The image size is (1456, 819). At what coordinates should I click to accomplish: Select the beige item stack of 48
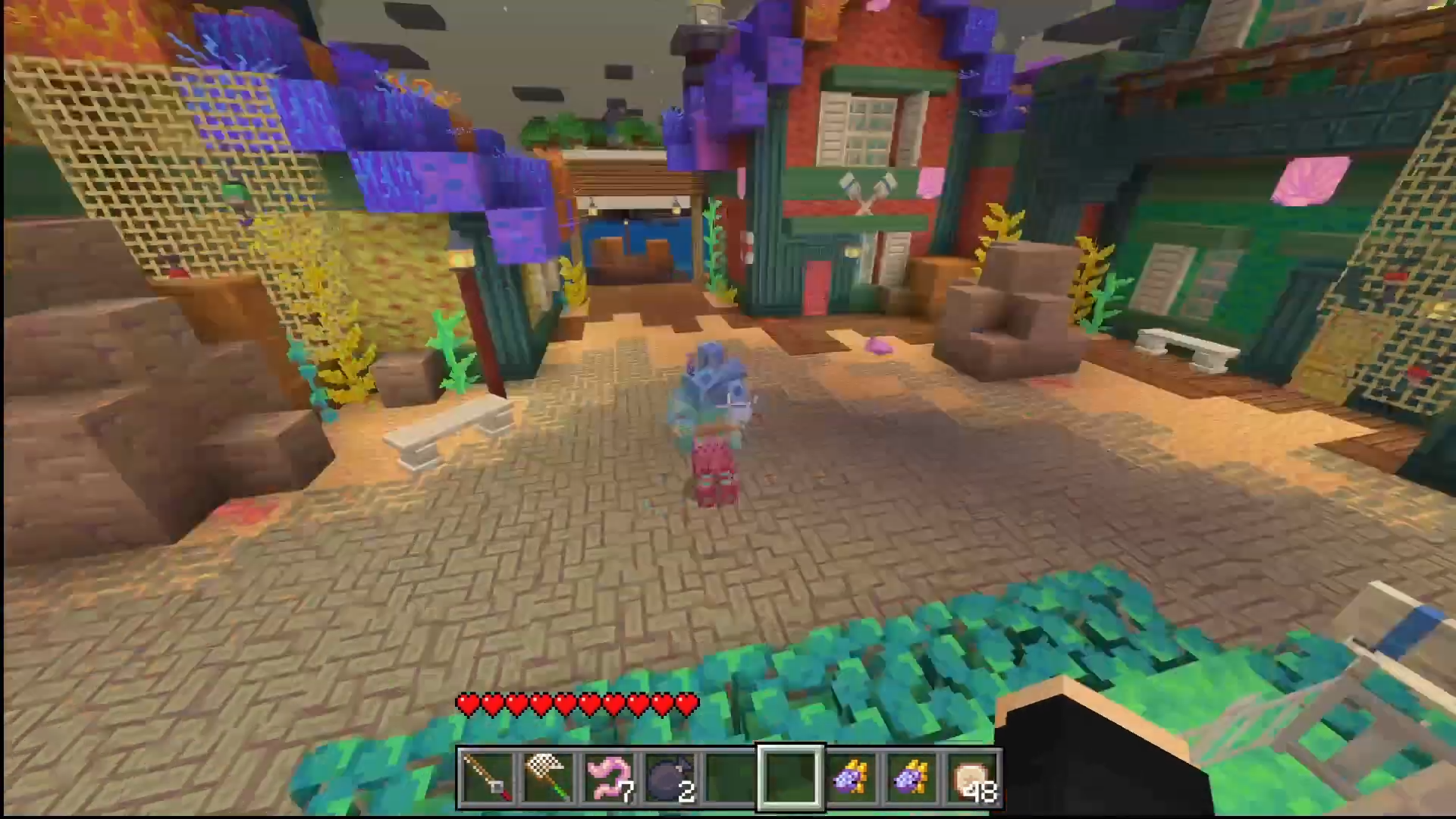(973, 778)
